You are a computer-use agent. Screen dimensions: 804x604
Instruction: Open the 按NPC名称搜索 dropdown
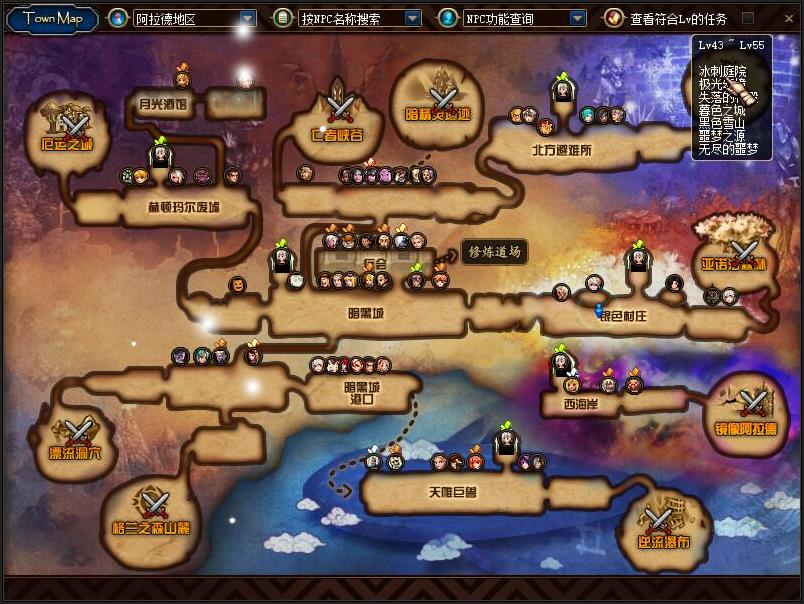tap(412, 18)
